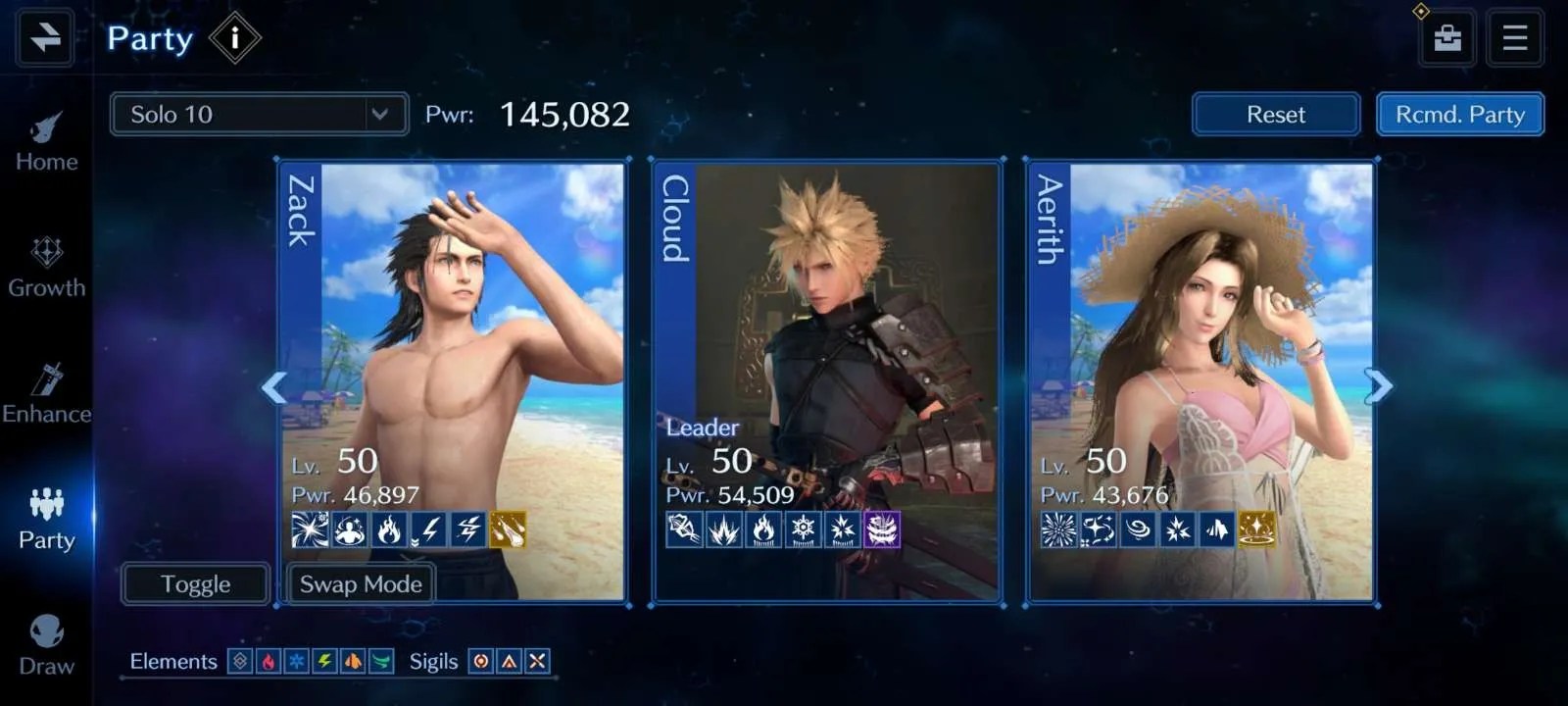
Task: Go back with the return arrow button
Action: tap(45, 38)
